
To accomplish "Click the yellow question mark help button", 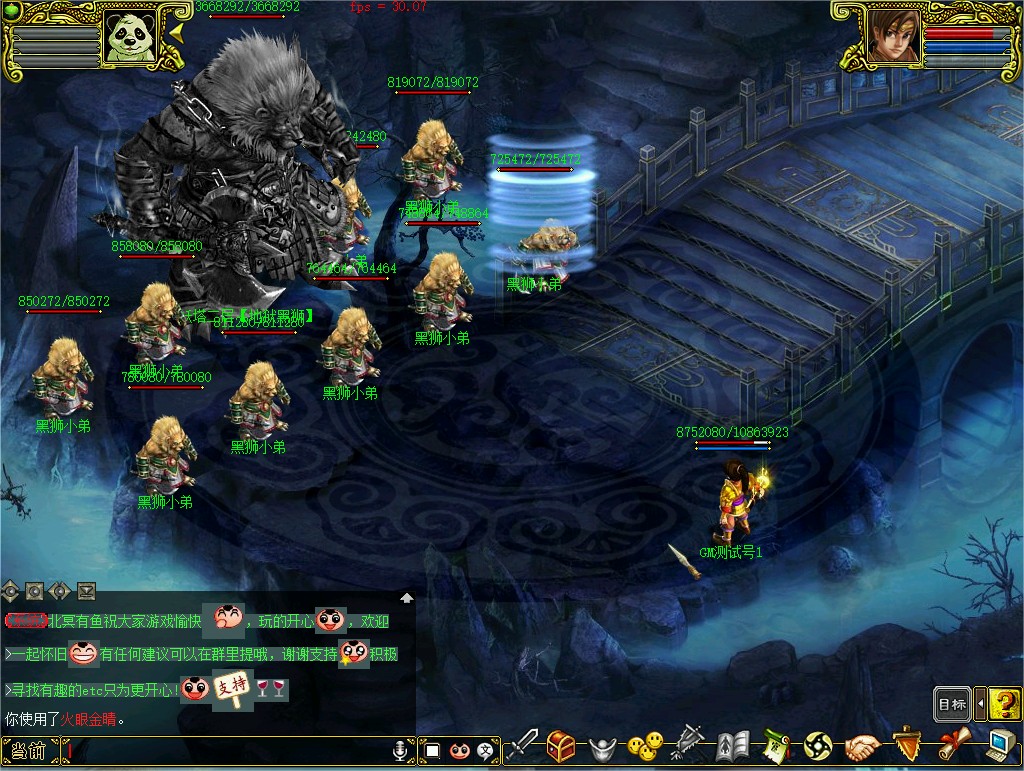I will pyautogui.click(x=1005, y=704).
